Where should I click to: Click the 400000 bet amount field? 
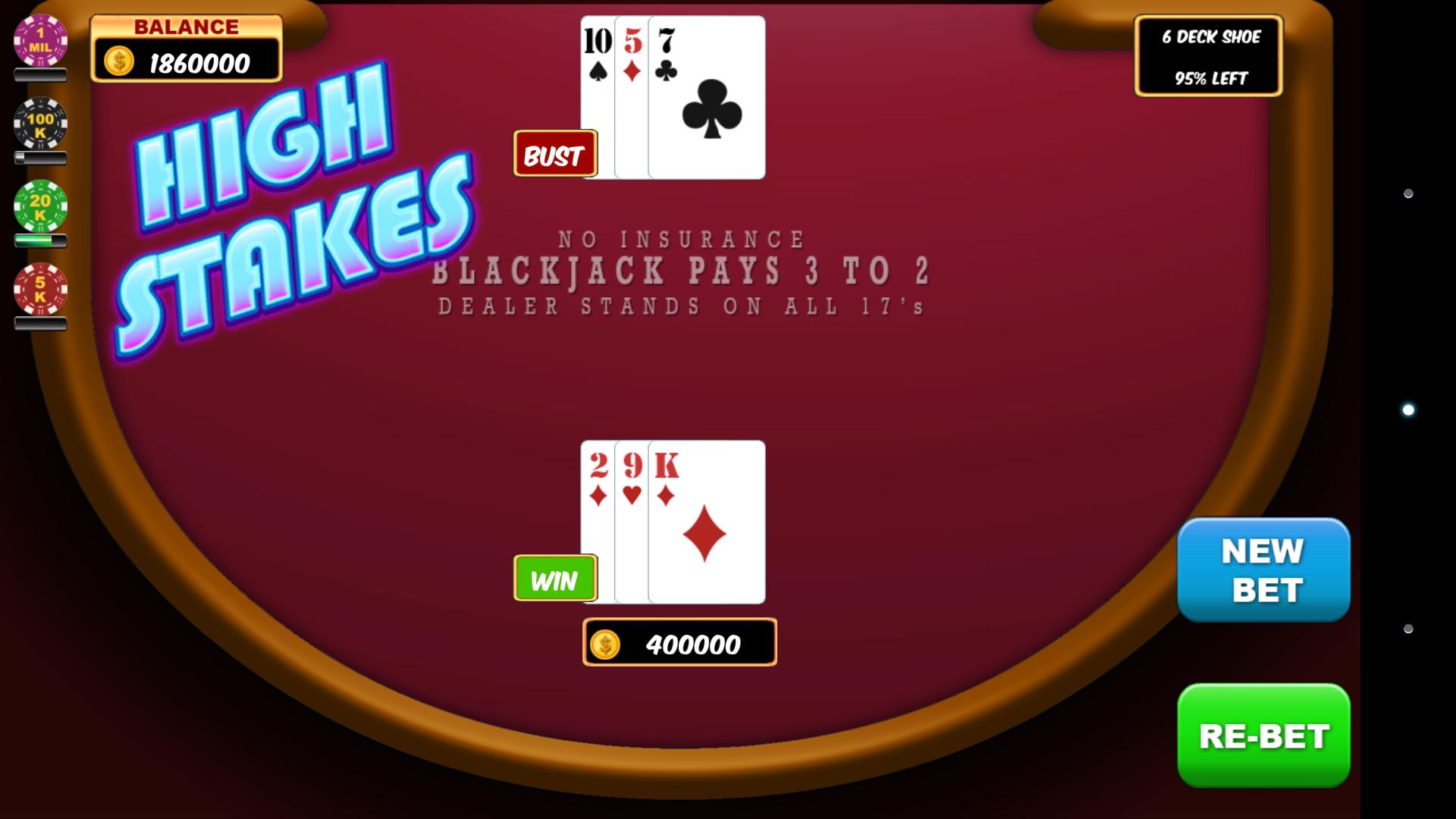[680, 644]
